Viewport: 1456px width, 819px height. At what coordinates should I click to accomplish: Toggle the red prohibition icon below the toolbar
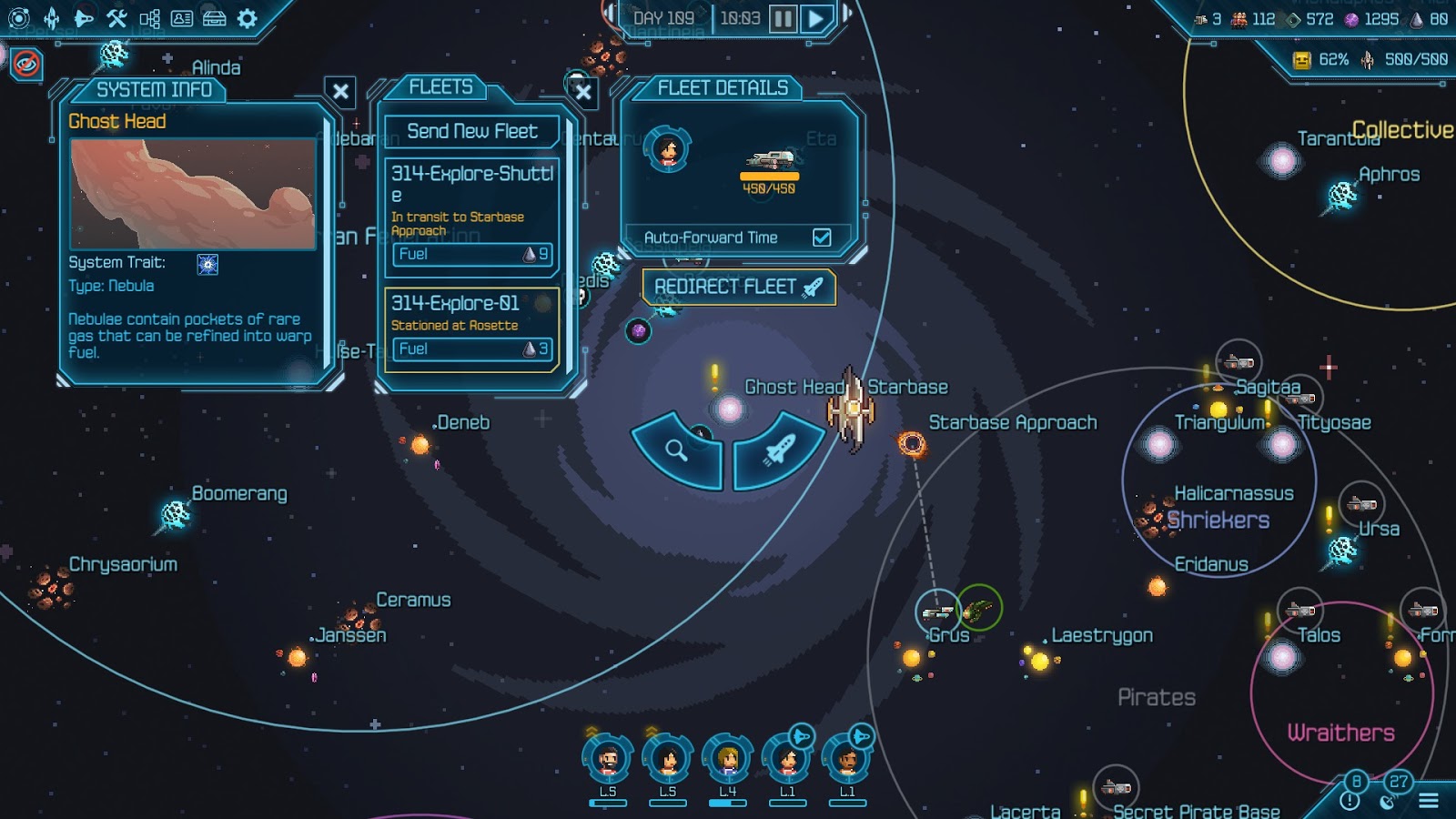click(28, 62)
